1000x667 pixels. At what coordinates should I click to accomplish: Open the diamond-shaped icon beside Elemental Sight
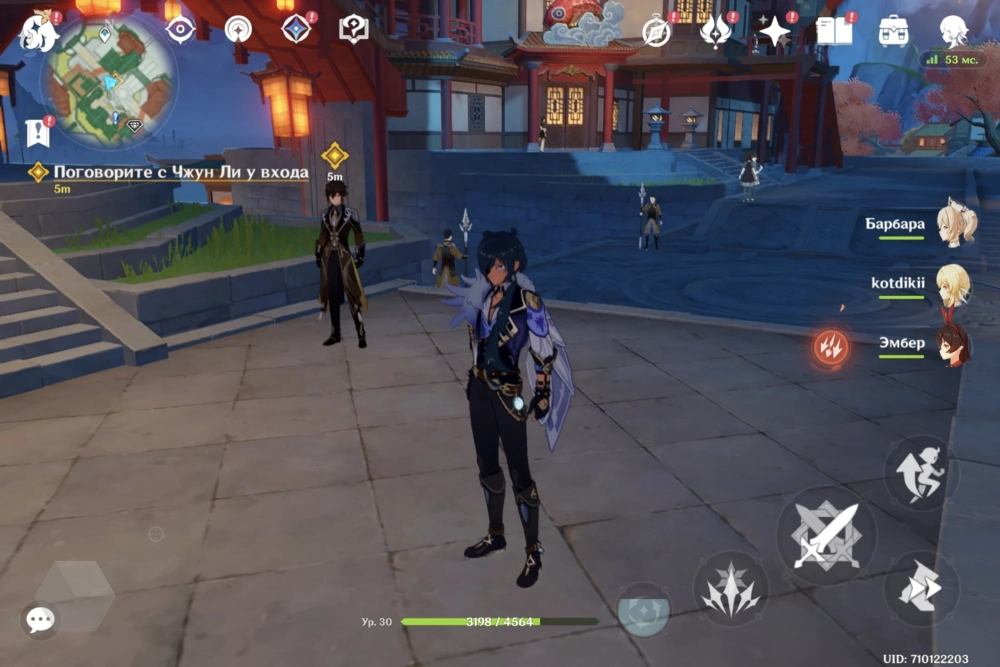tap(296, 29)
